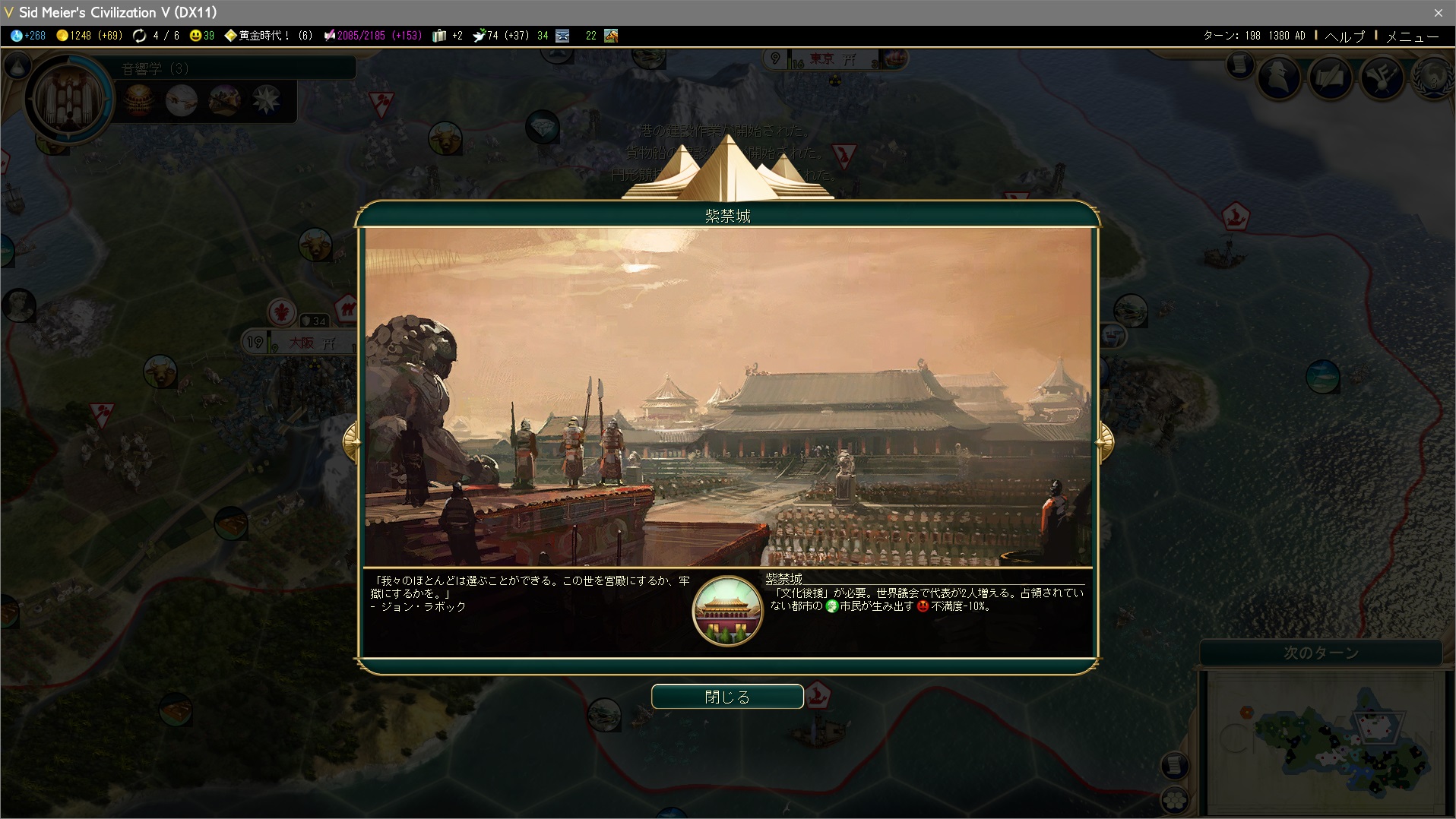
Task: Close the Forbidden Palace wonder popup
Action: 727,697
